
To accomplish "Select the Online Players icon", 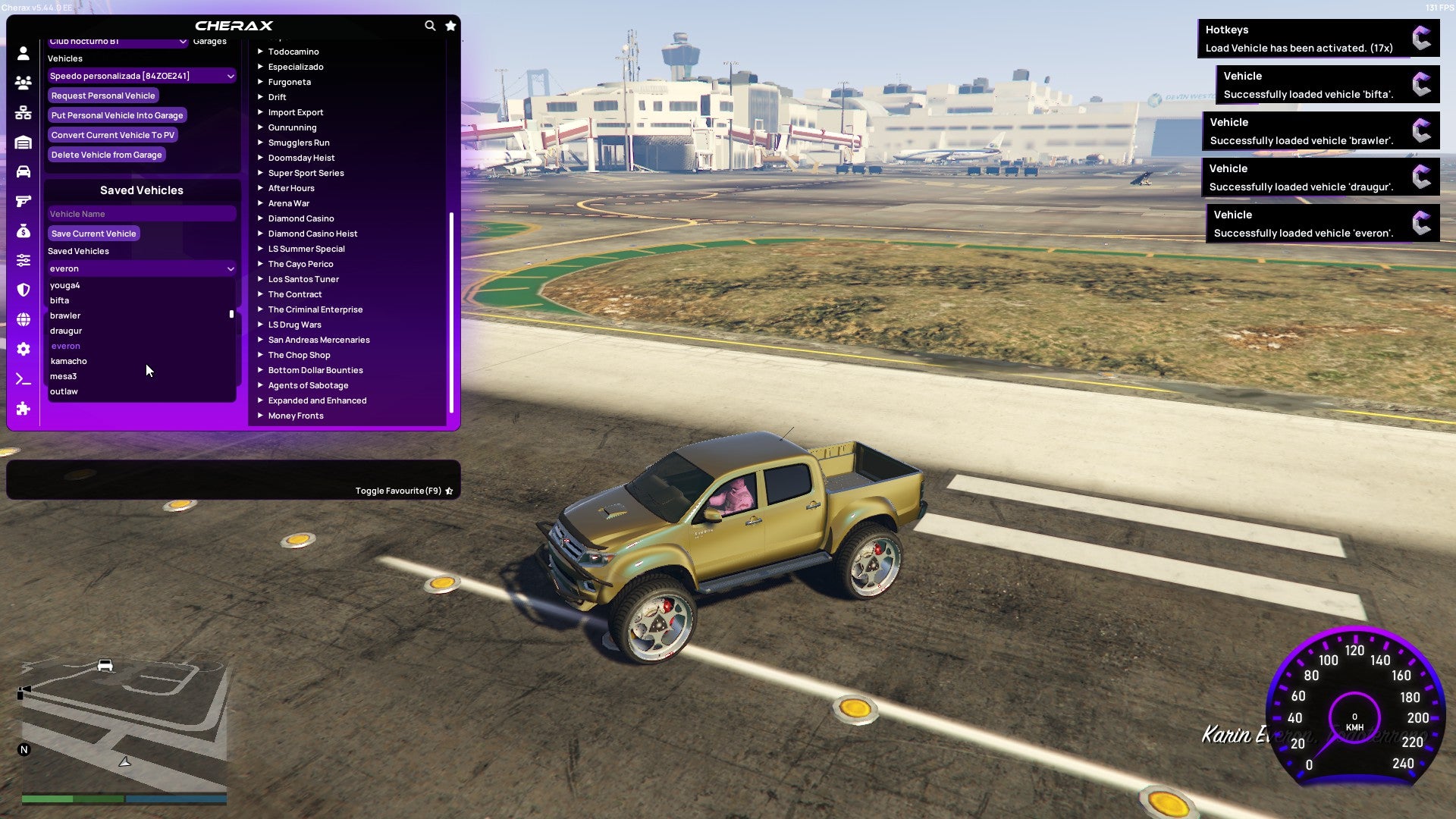I will click(x=22, y=83).
